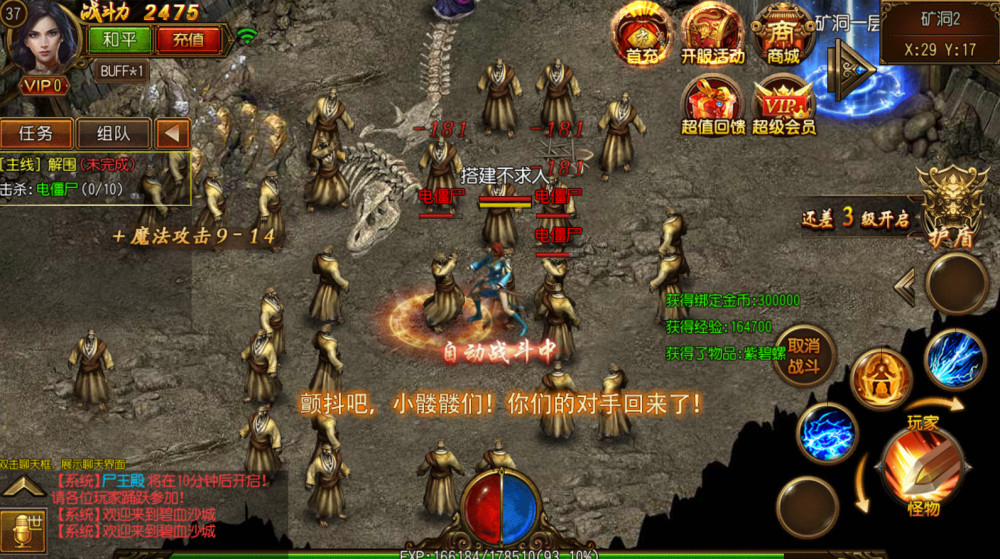Click 取消战斗 to stop auto-combat
The image size is (1000, 559).
point(804,355)
